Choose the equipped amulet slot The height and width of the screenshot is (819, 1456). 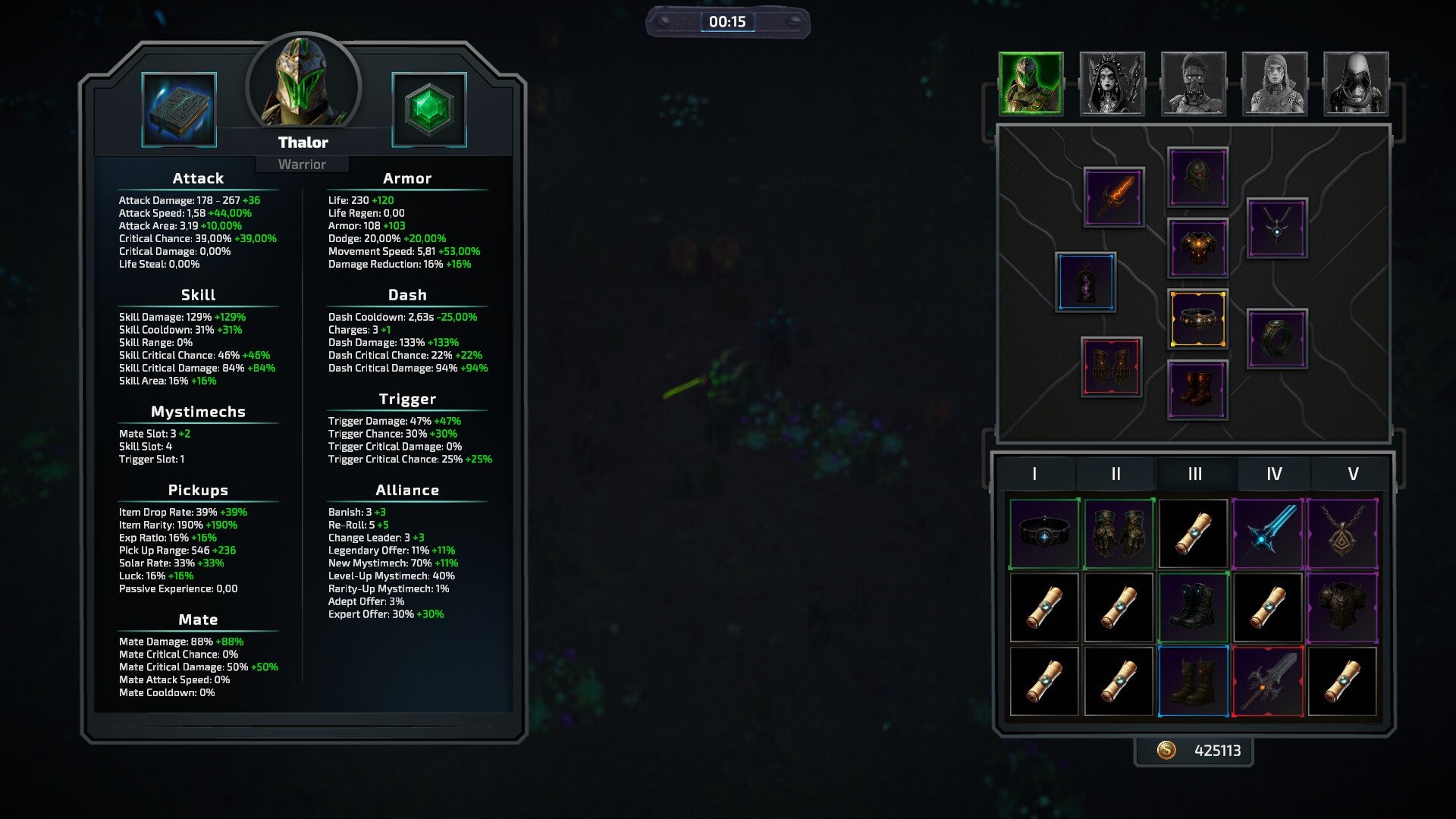click(1277, 227)
